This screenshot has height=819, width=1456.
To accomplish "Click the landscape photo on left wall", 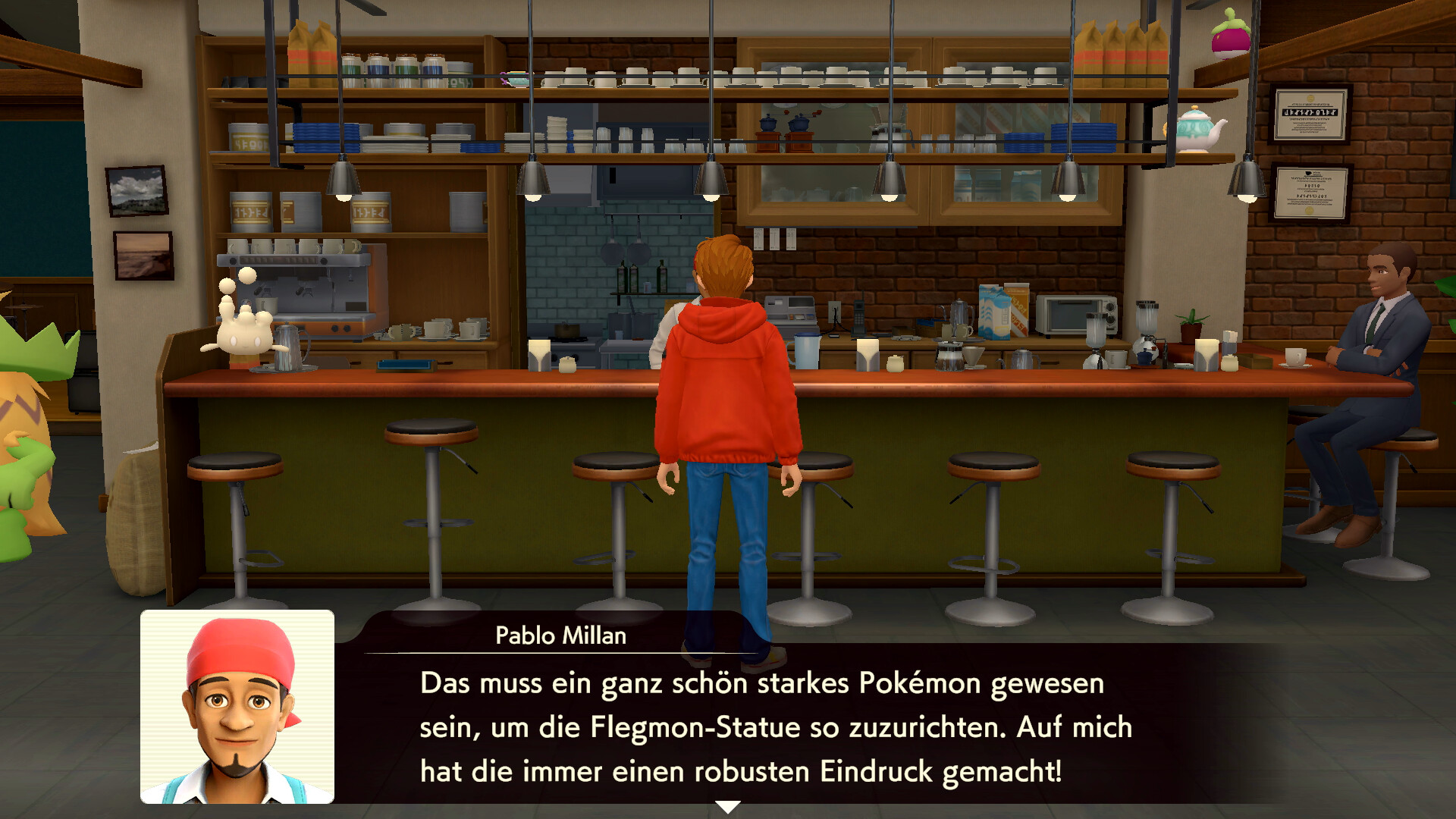I will (136, 190).
